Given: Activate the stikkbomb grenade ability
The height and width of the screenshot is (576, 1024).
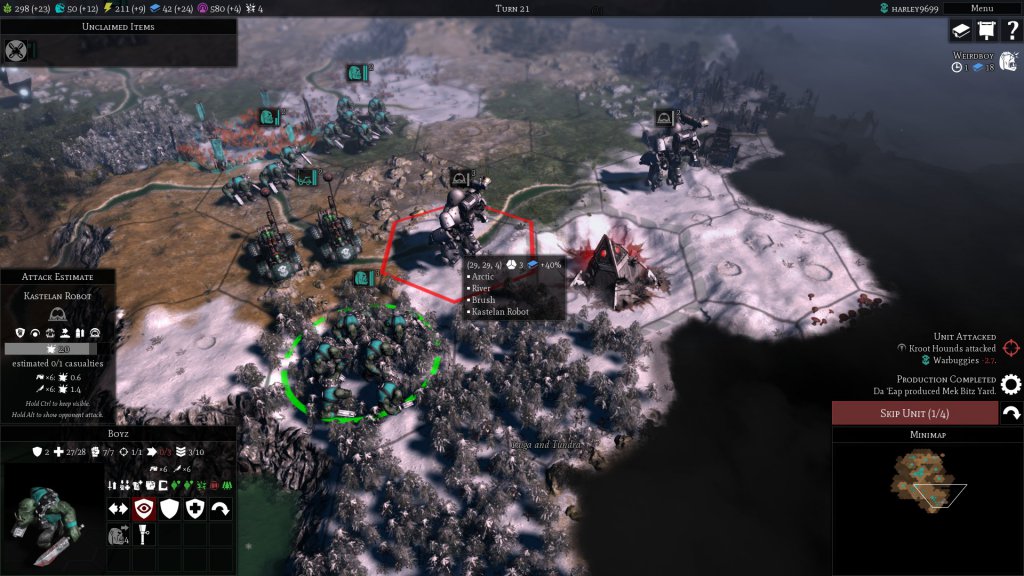Looking at the screenshot, I should coord(144,535).
